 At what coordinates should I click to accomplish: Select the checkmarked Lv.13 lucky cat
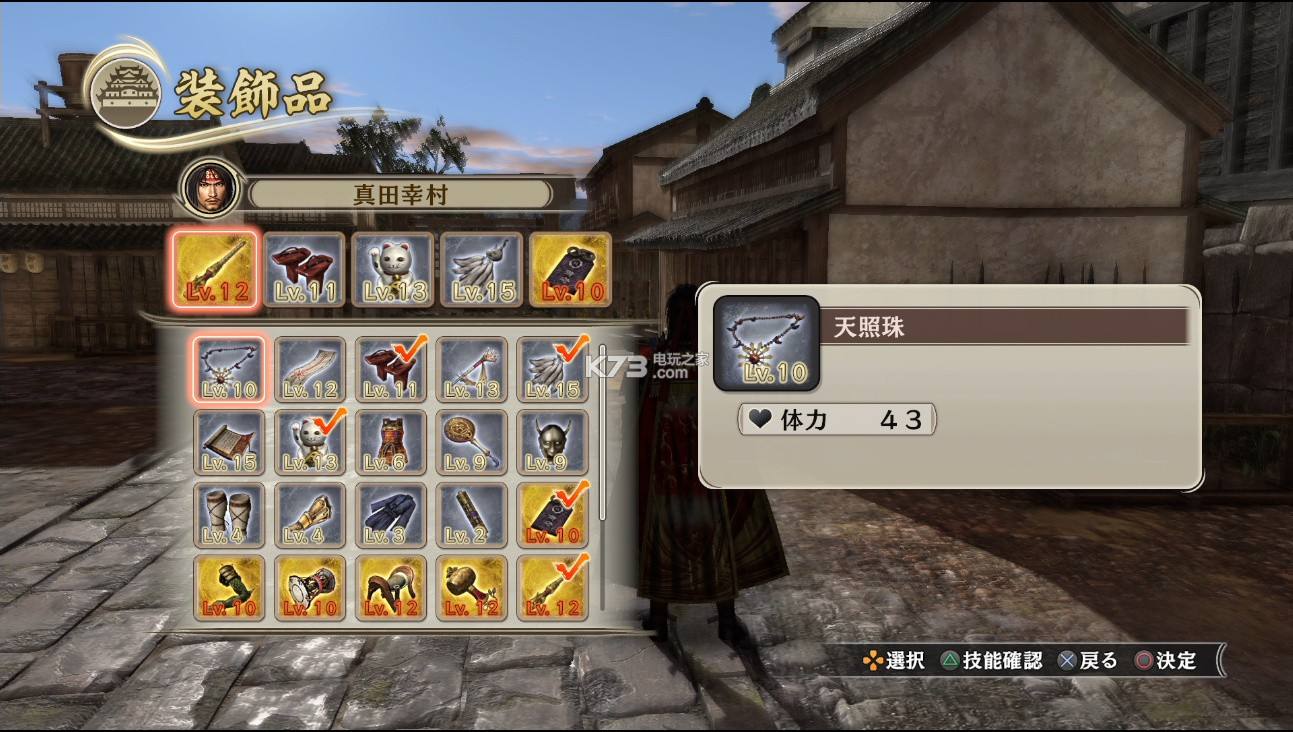(x=310, y=442)
